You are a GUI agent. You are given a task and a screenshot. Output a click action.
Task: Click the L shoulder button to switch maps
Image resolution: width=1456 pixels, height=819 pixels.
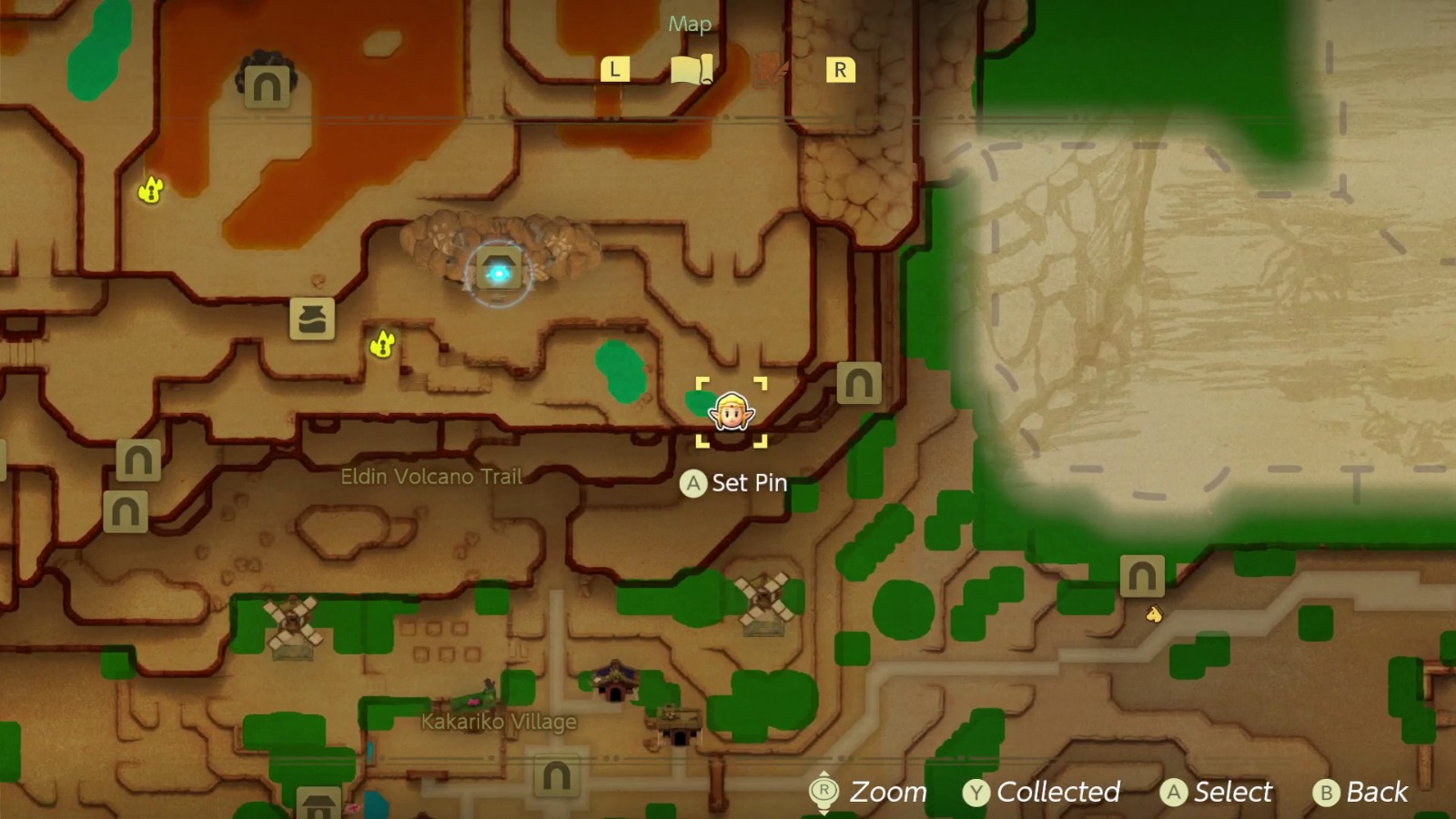coord(615,67)
